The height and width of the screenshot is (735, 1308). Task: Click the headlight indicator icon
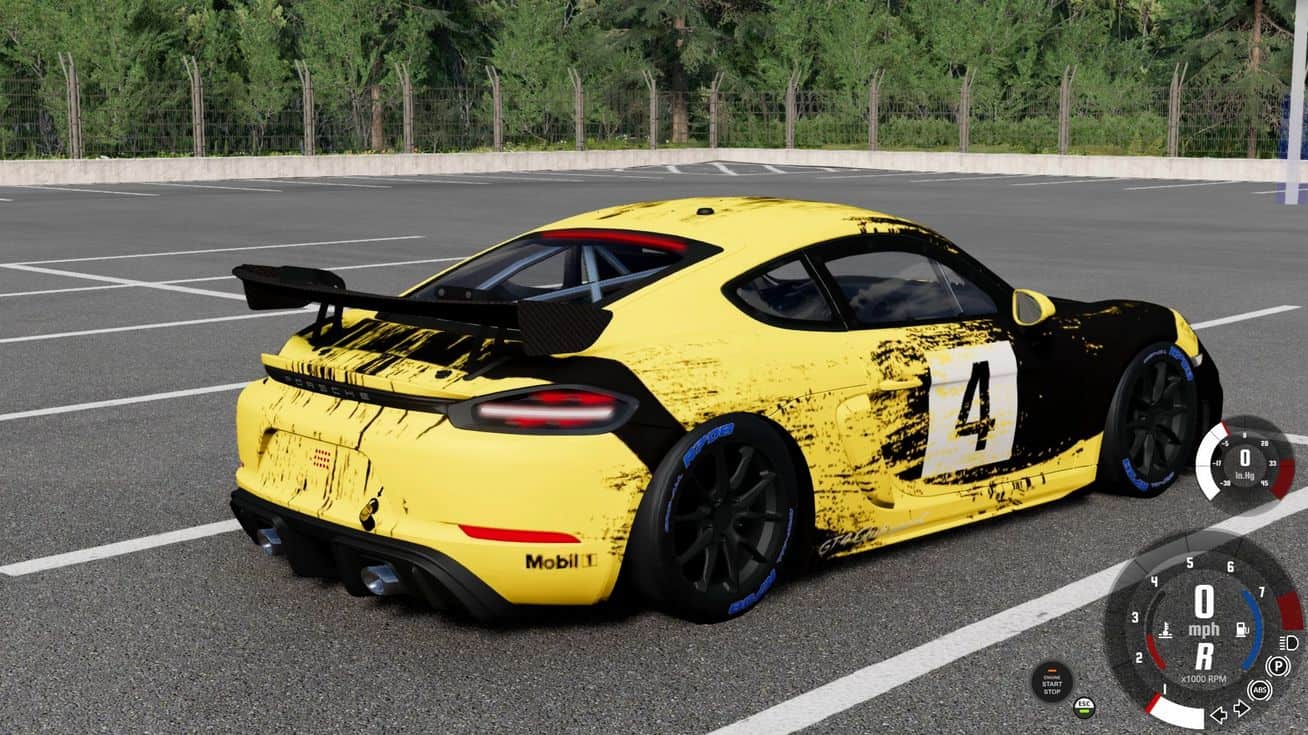pyautogui.click(x=1289, y=642)
